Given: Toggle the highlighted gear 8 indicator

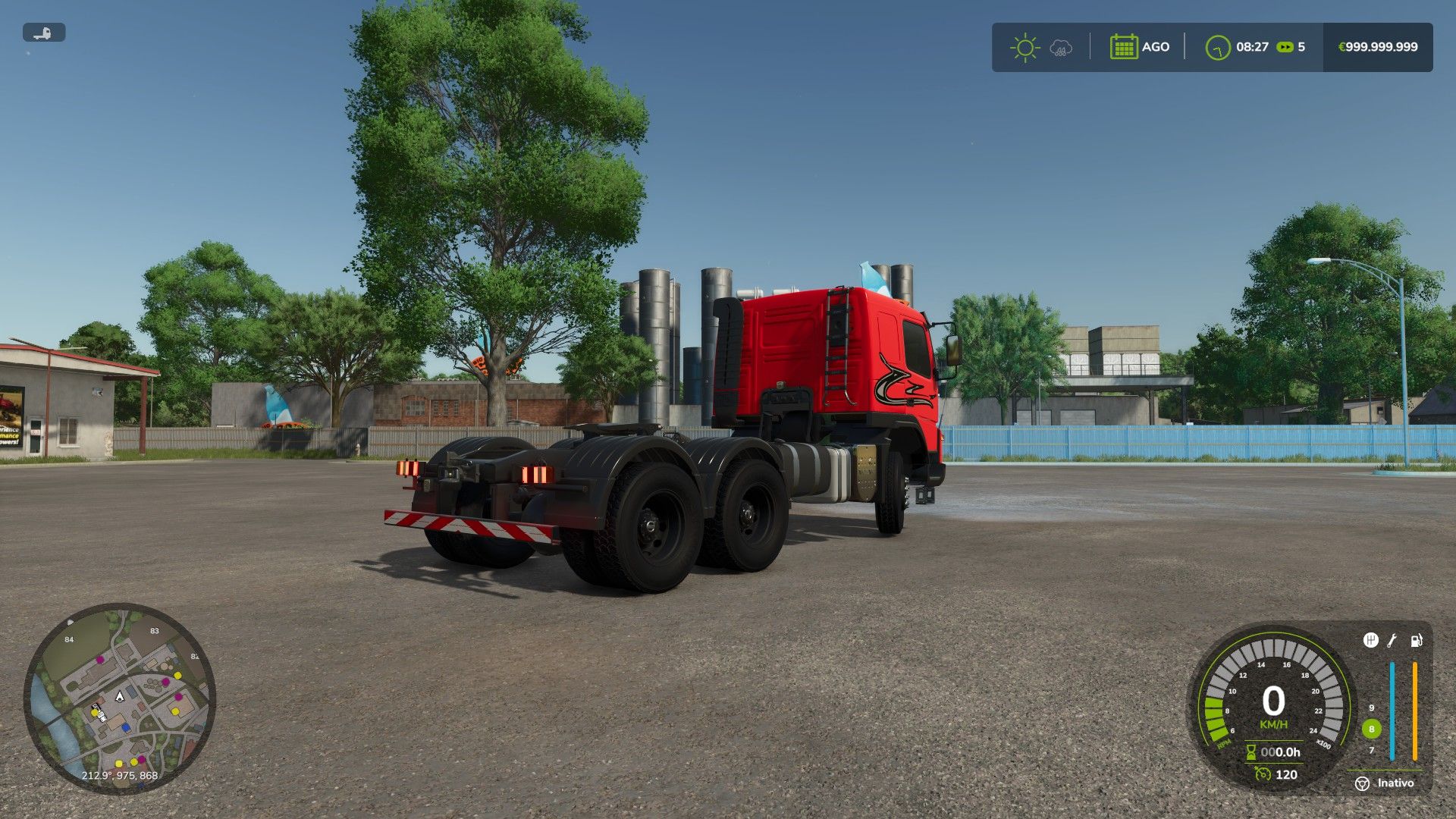Looking at the screenshot, I should (x=1372, y=729).
